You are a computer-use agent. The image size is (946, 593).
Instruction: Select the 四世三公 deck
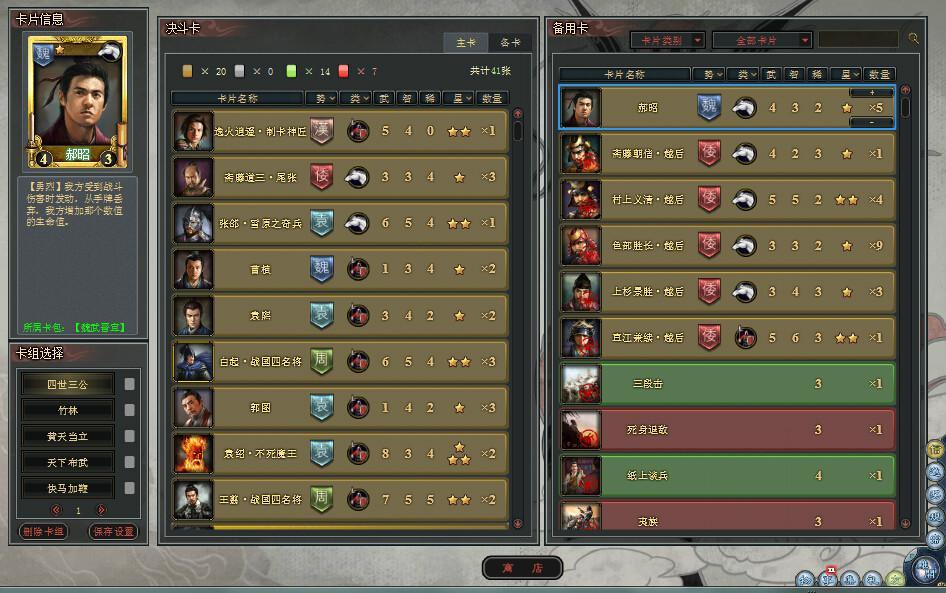[68, 384]
